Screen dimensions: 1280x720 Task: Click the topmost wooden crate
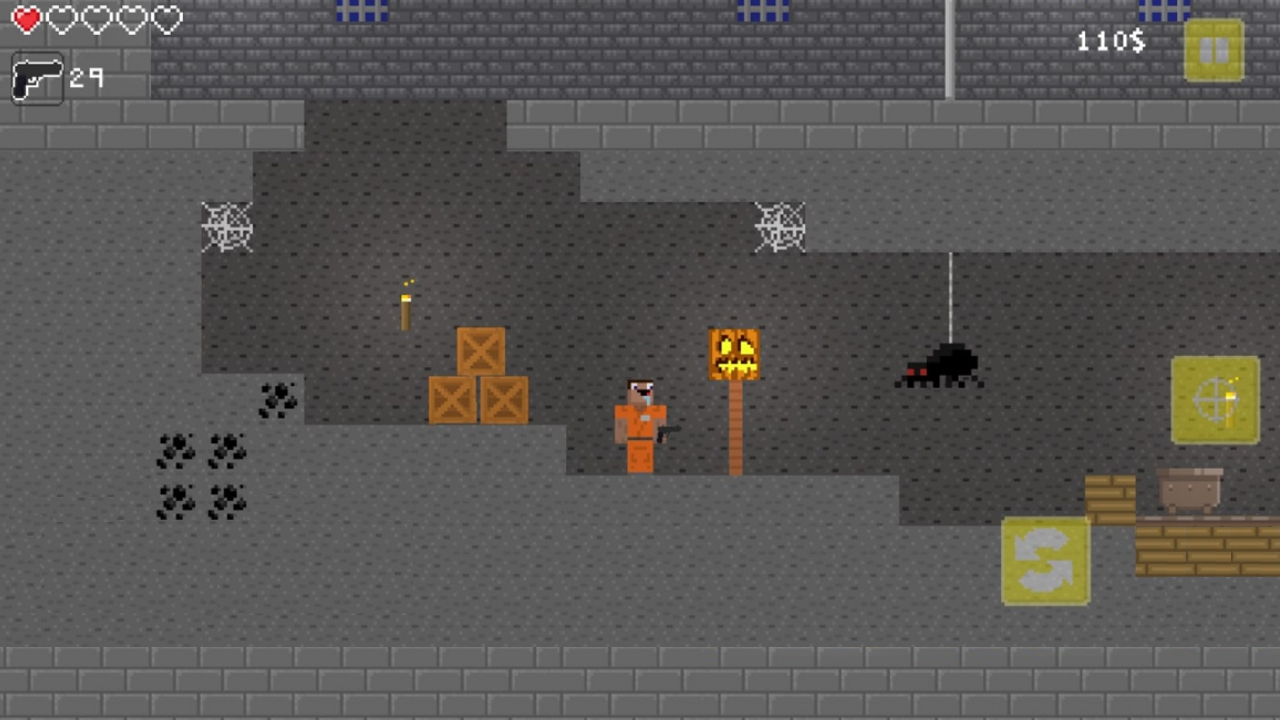coord(480,350)
